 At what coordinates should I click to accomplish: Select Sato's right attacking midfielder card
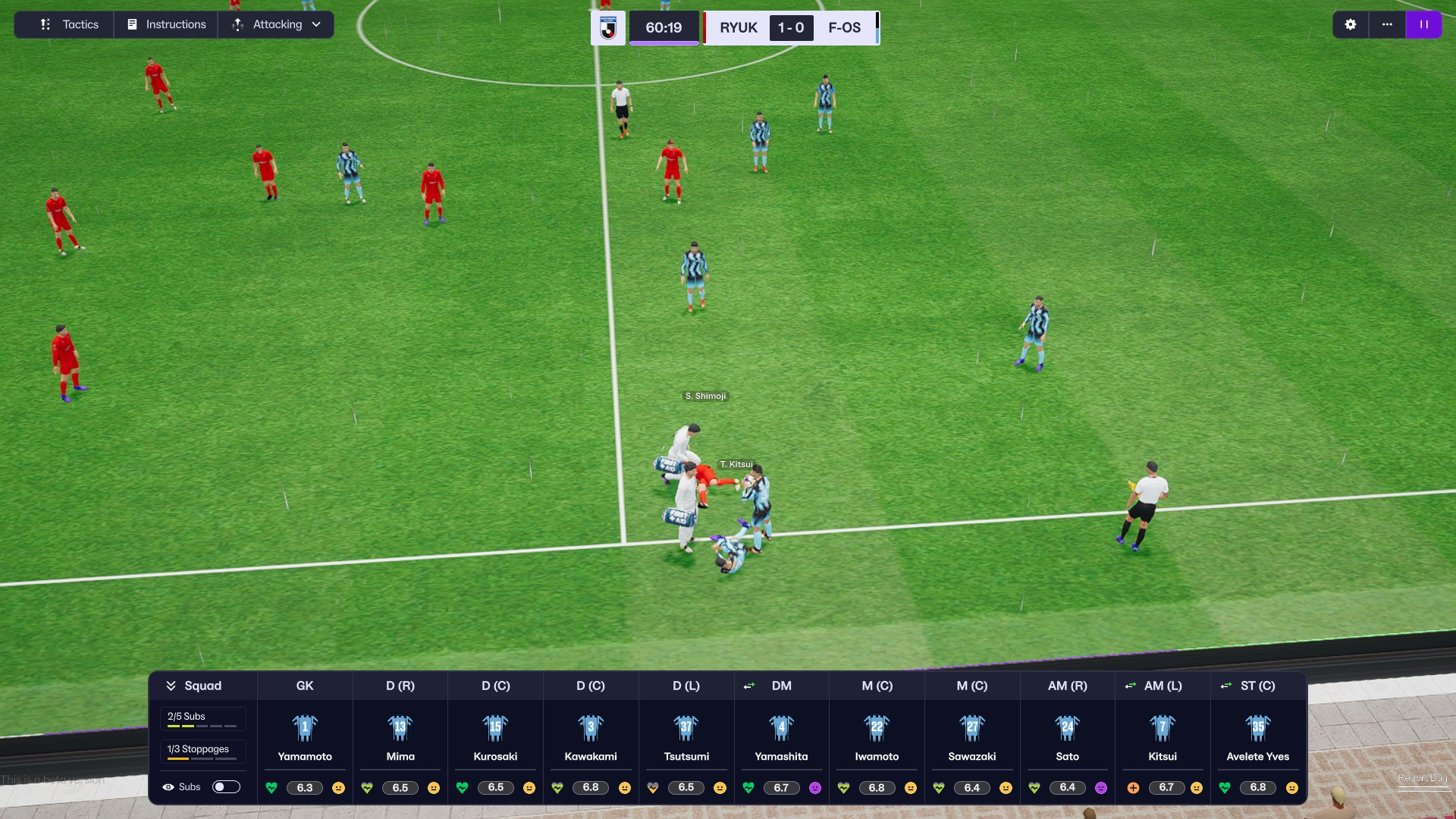point(1067,737)
